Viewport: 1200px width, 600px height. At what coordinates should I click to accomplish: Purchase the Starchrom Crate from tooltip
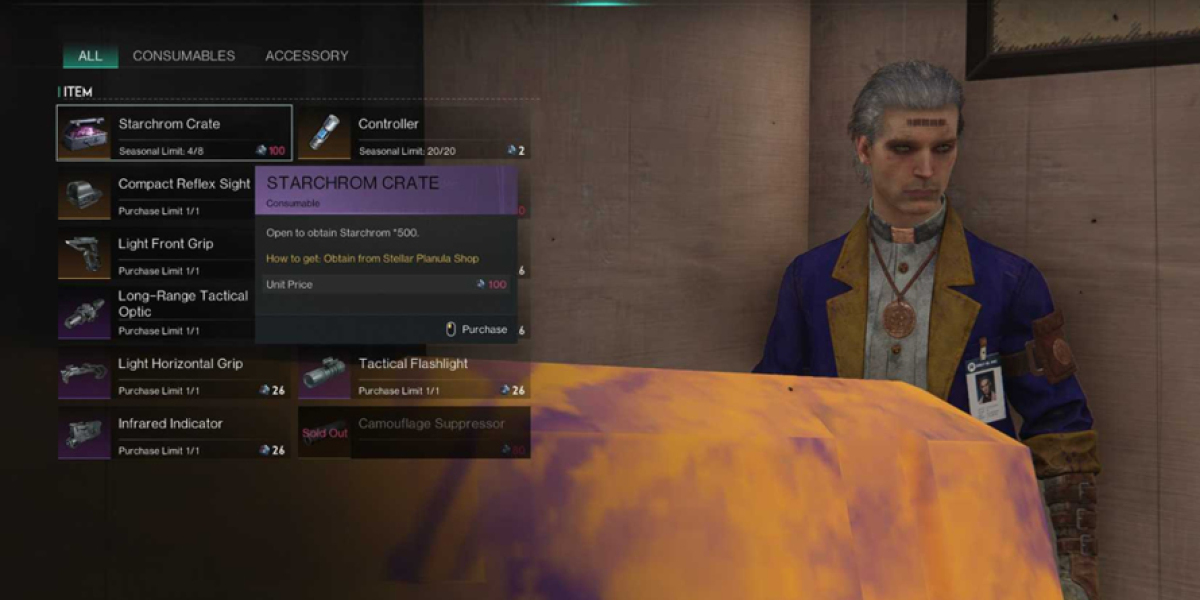tap(477, 329)
